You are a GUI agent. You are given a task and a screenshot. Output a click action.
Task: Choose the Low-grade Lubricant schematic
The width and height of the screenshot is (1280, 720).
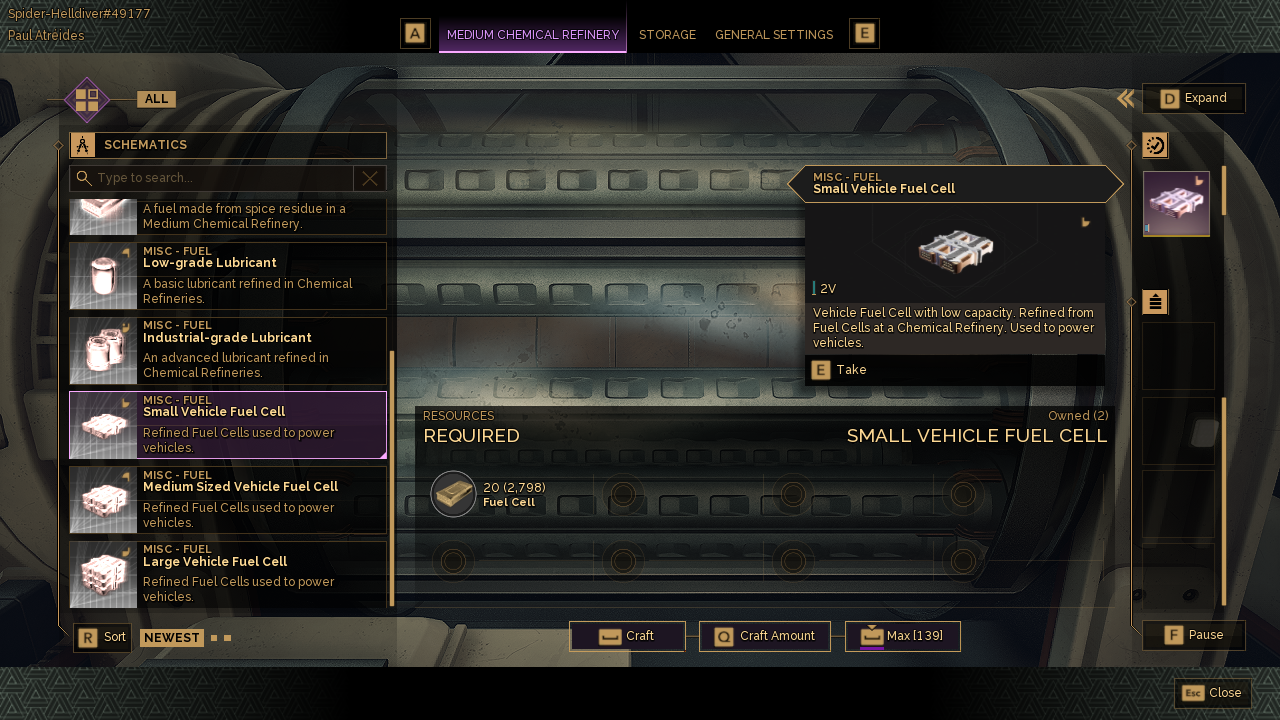point(228,276)
